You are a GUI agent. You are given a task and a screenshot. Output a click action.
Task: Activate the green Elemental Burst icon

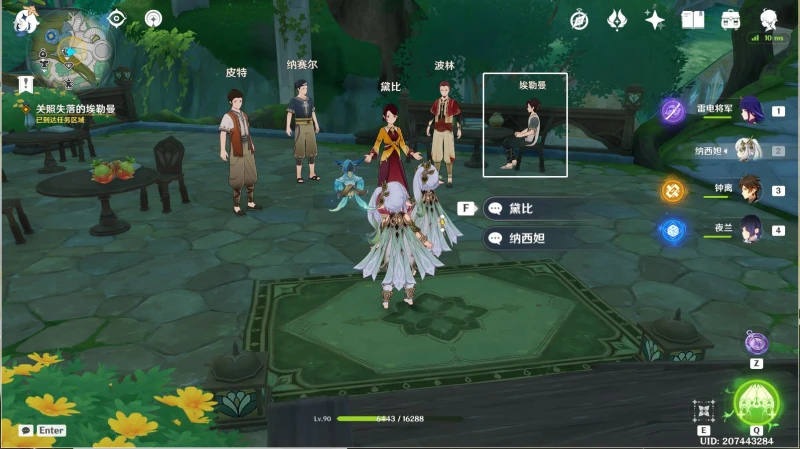tap(757, 402)
